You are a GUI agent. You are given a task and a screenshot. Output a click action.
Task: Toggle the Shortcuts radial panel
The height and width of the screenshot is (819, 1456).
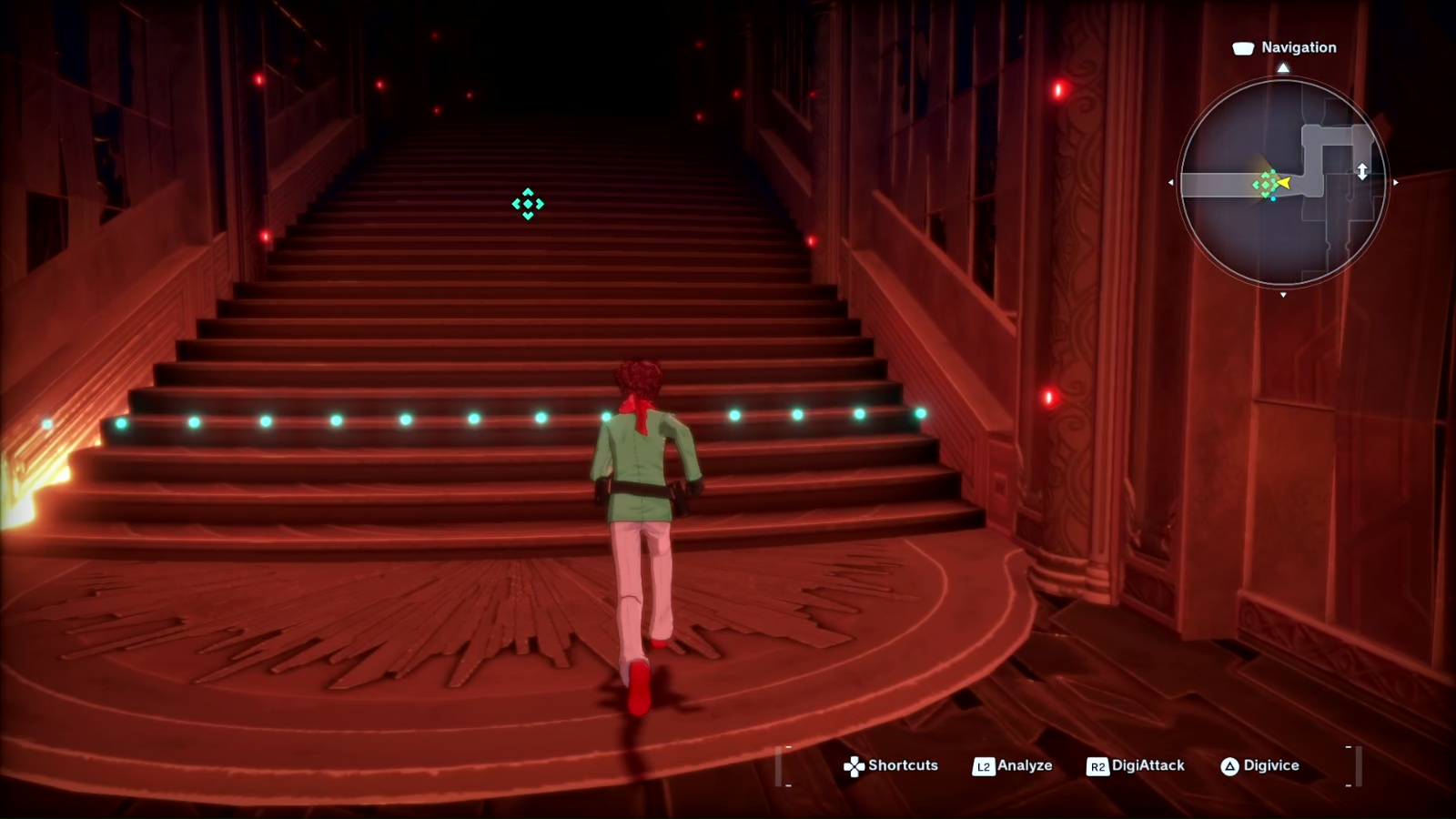(903, 766)
